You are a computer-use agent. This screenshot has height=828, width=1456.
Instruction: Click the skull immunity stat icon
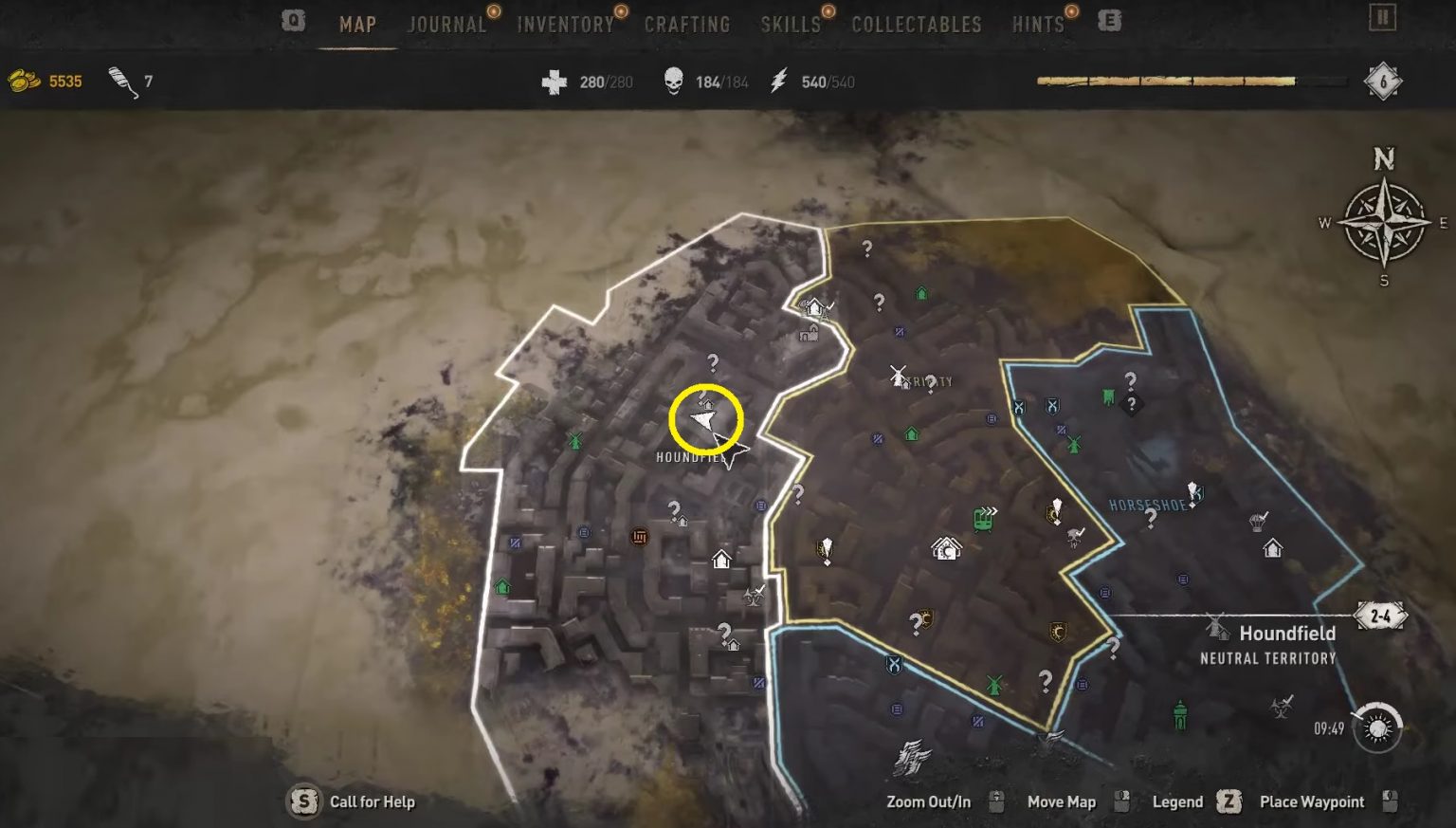click(x=672, y=82)
